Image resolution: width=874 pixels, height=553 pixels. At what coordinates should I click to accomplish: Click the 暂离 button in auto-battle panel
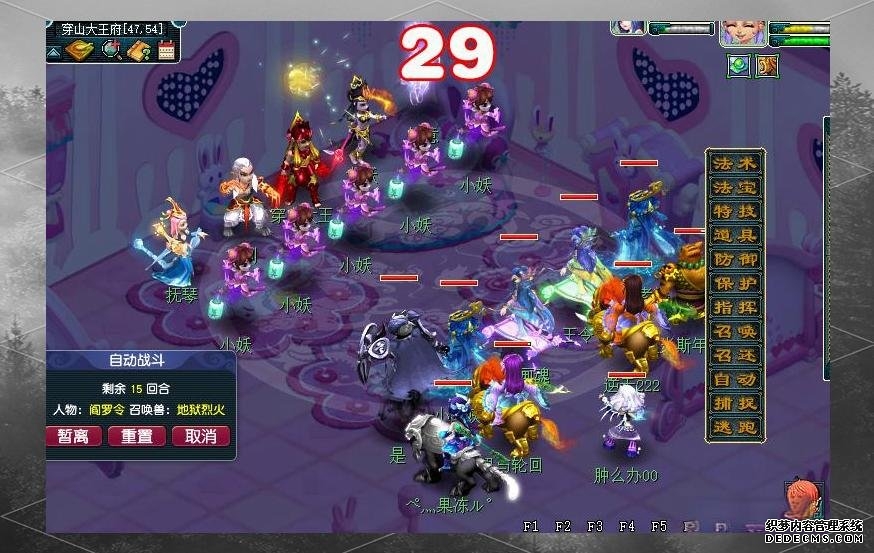point(73,436)
